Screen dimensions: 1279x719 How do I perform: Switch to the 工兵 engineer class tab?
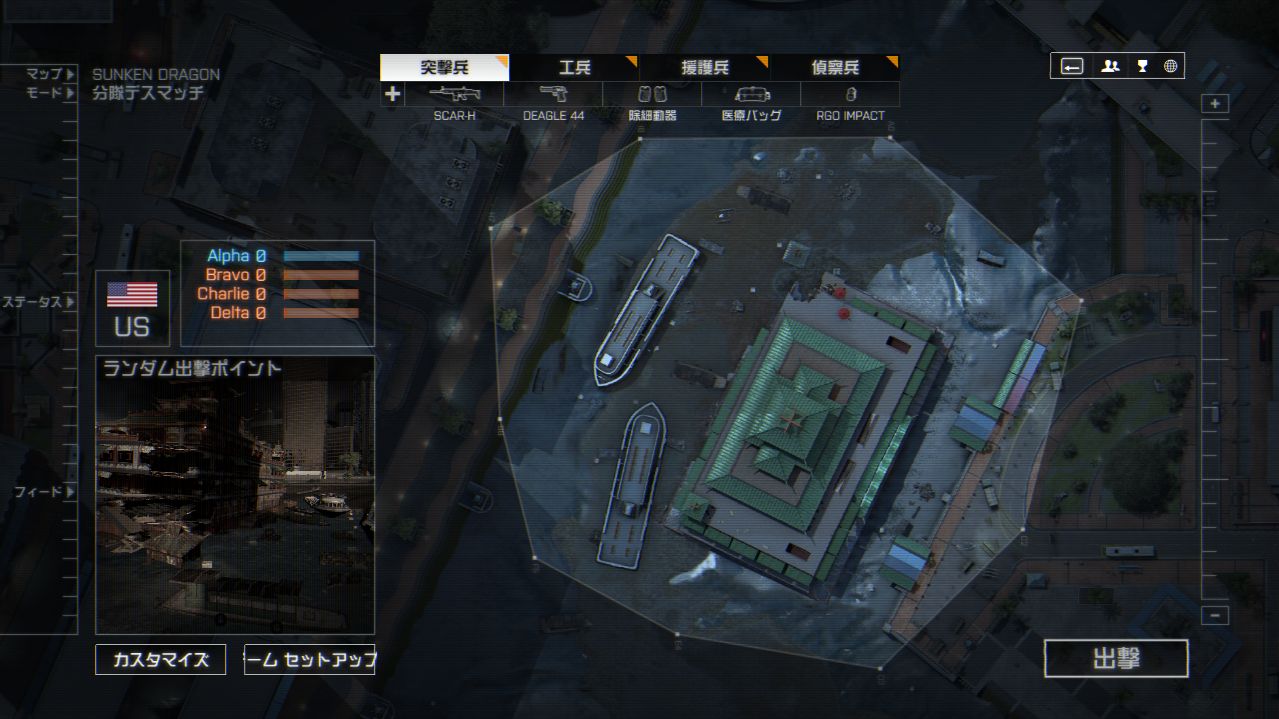(x=574, y=68)
